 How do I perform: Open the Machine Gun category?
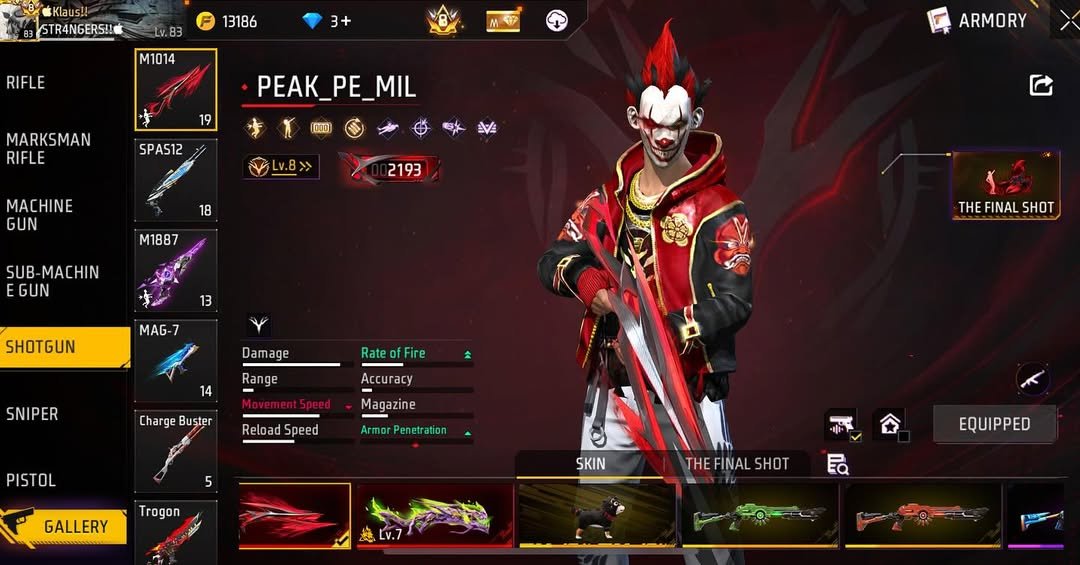40,215
